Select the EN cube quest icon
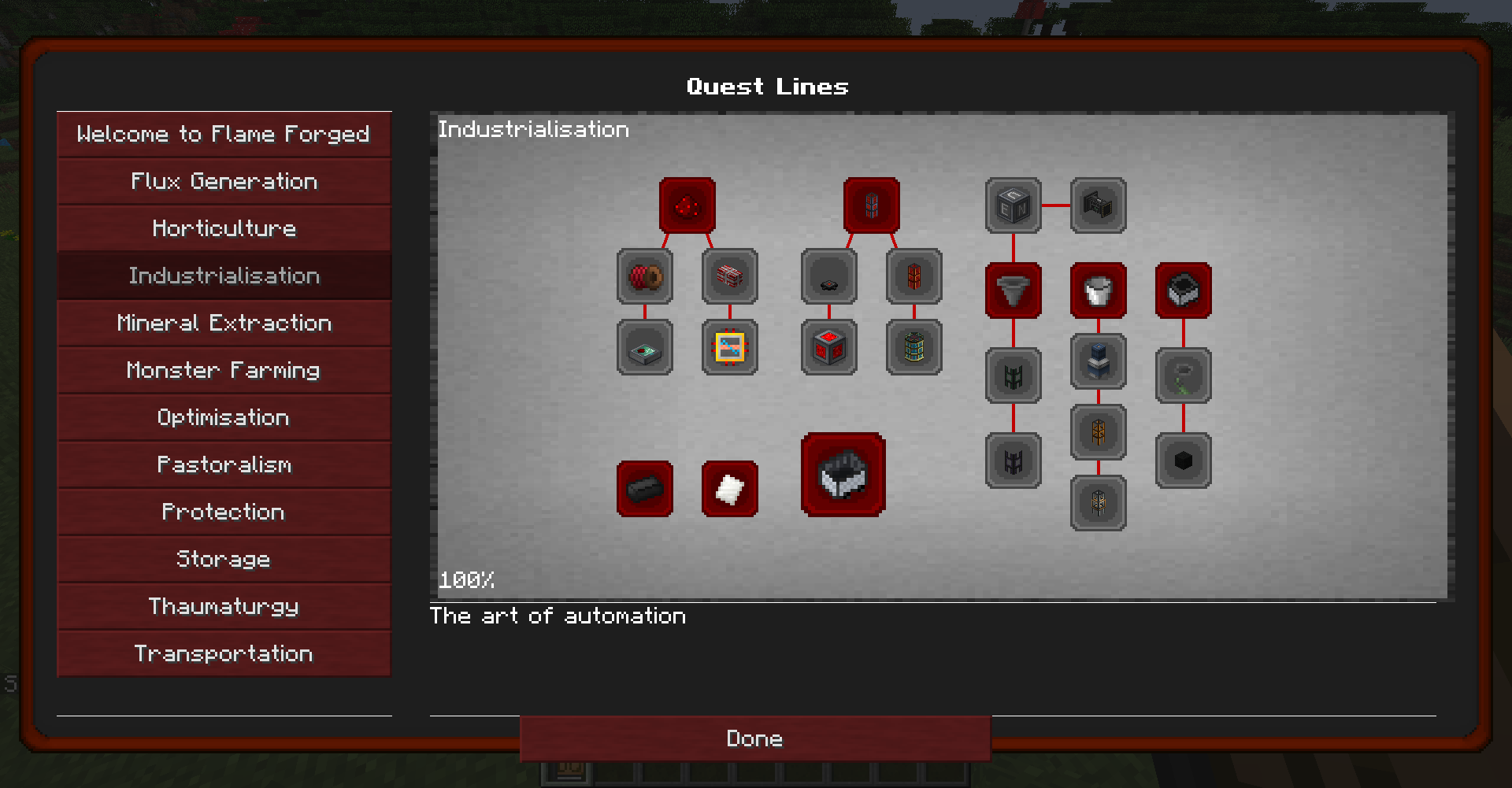Screen dimensions: 1512x788 coord(1013,205)
